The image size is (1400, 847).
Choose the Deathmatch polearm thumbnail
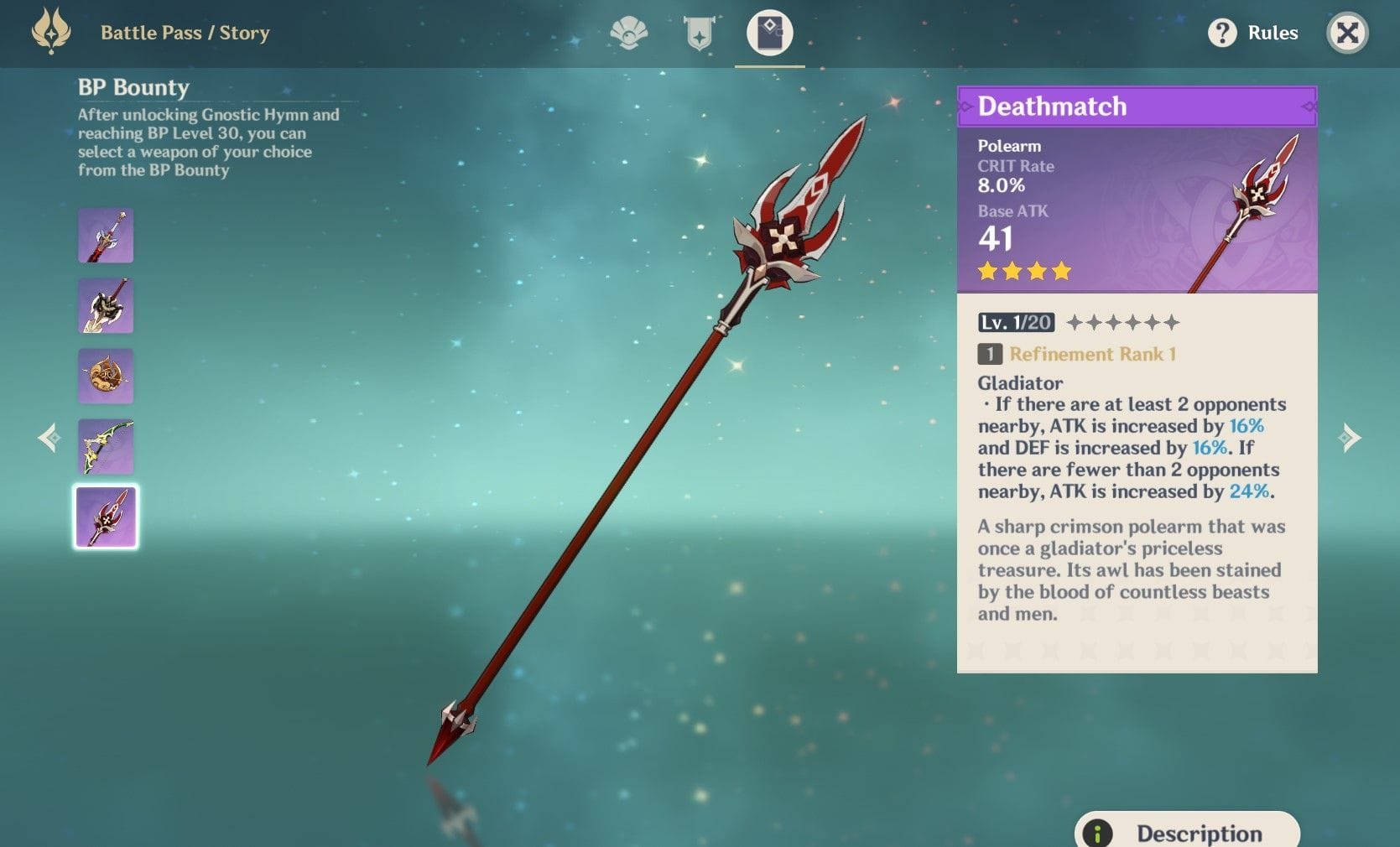point(106,517)
